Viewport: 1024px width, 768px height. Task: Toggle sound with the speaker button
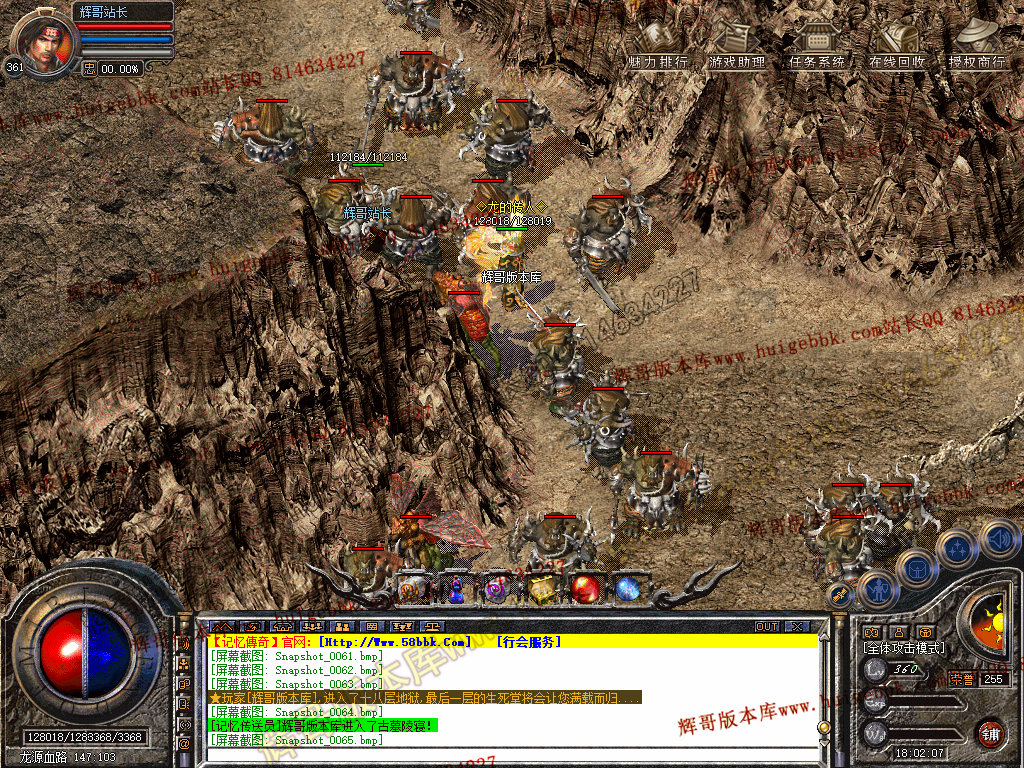(x=999, y=539)
